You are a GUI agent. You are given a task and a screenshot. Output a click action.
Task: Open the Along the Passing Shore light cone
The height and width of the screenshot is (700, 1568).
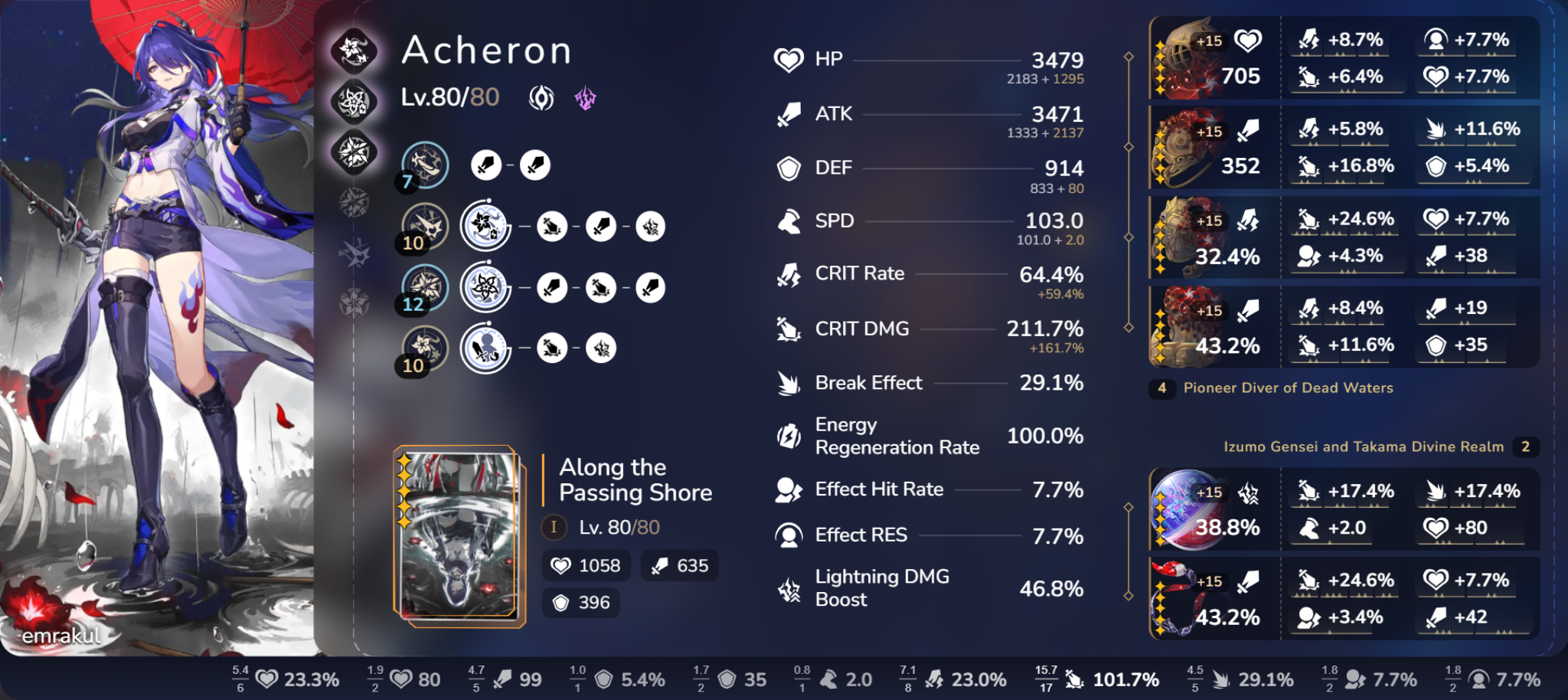(x=635, y=480)
